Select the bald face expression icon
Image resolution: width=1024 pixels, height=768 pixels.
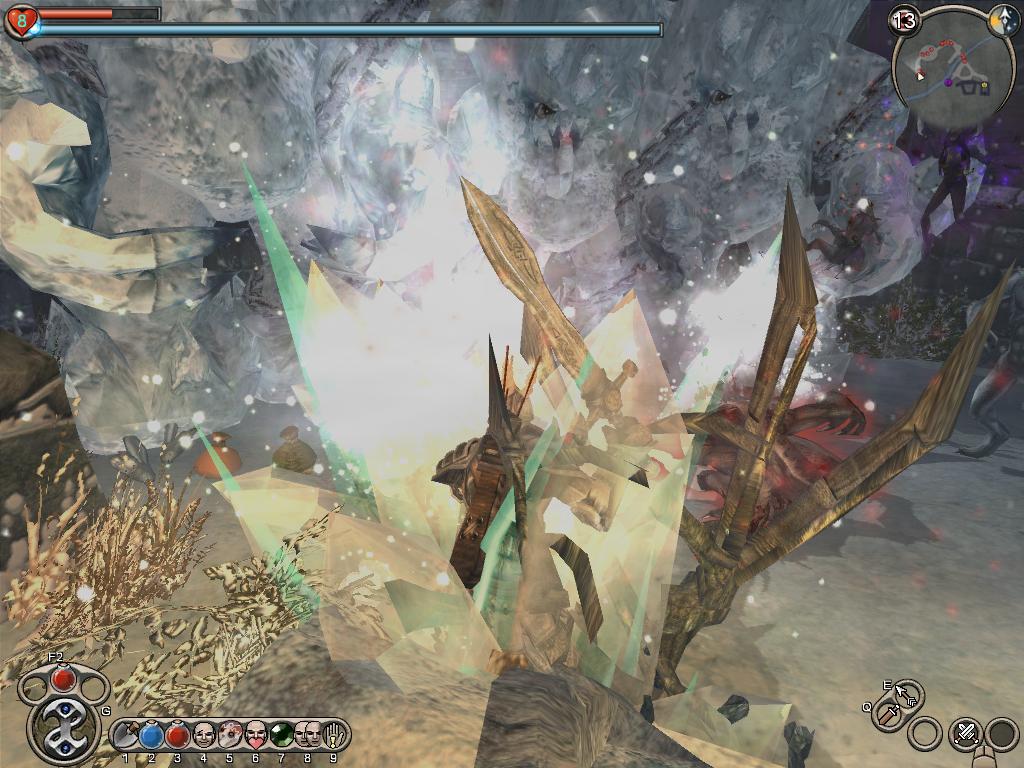(204, 736)
